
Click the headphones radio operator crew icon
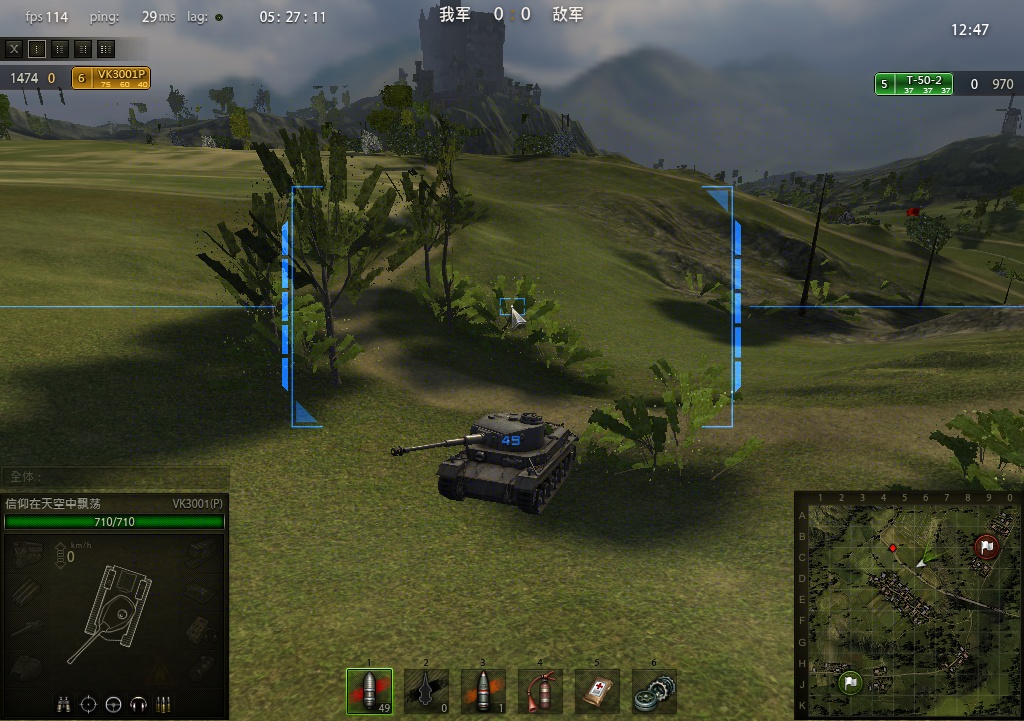tap(138, 704)
